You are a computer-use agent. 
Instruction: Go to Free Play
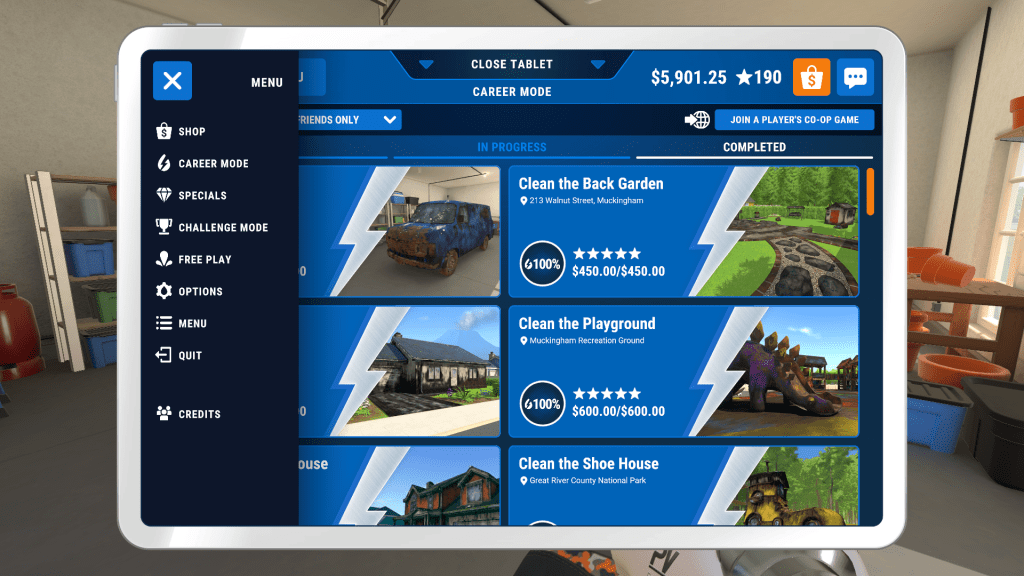[204, 260]
